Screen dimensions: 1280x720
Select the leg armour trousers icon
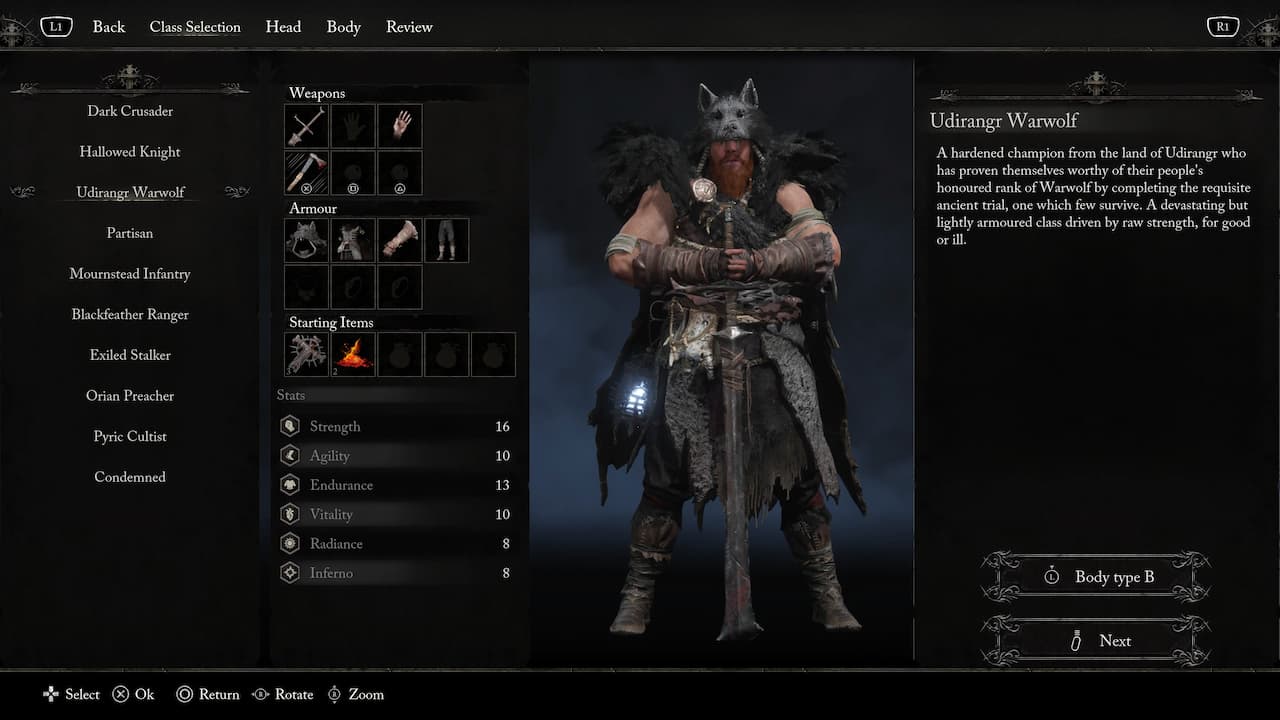pos(446,240)
